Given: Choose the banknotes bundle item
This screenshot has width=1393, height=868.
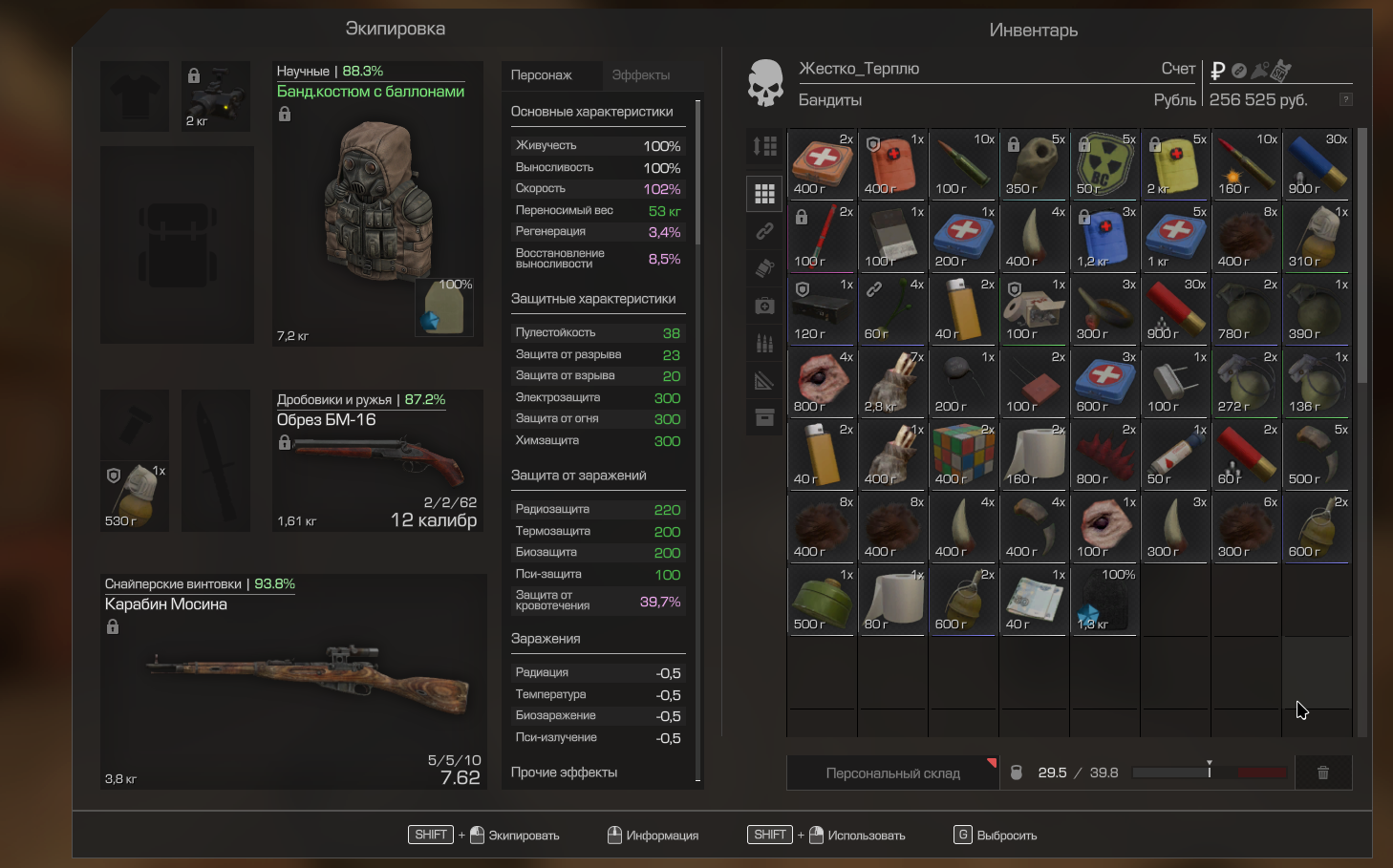Looking at the screenshot, I should [x=1033, y=601].
